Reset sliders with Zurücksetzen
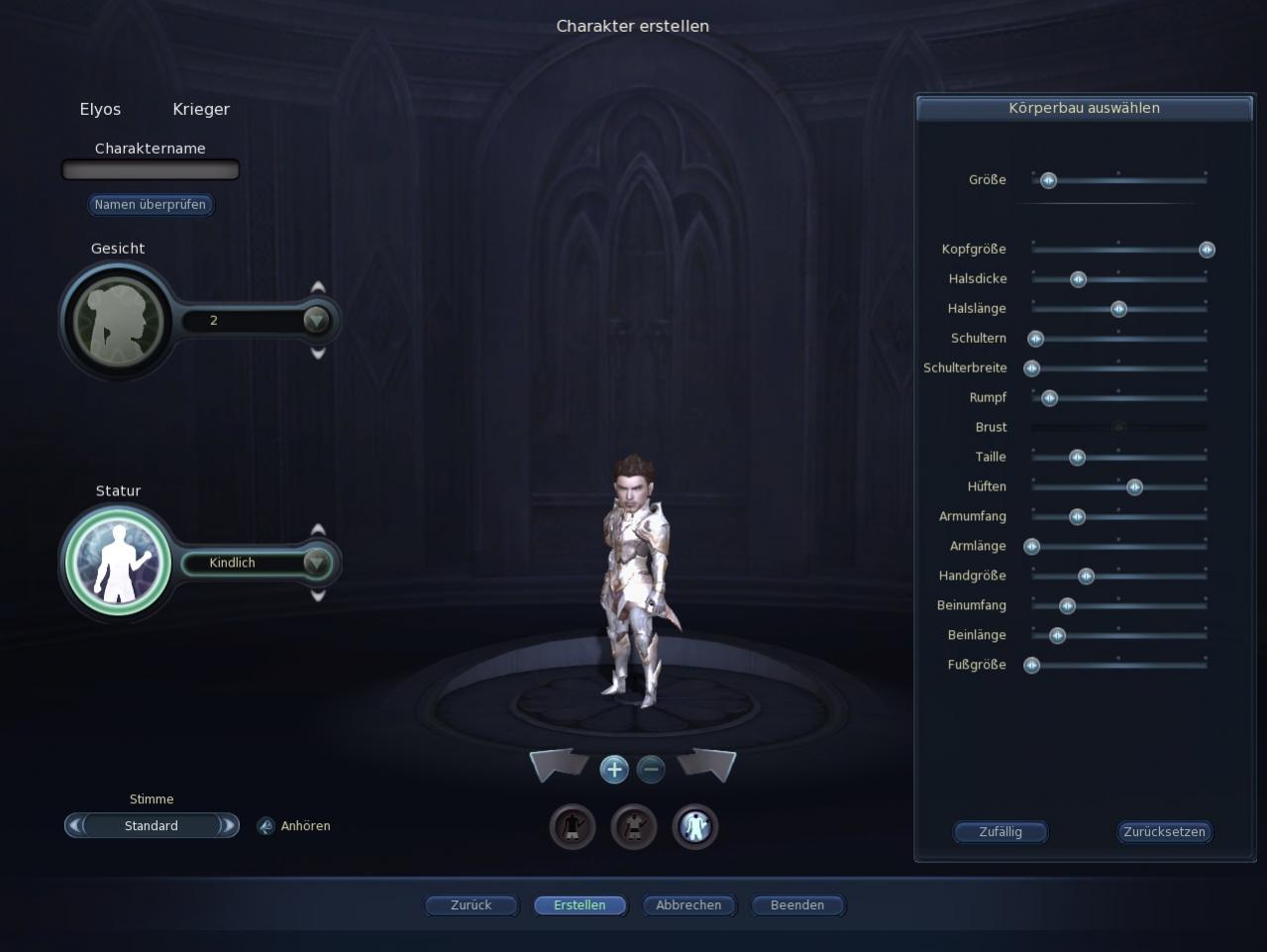Image resolution: width=1267 pixels, height=952 pixels. [x=1165, y=832]
